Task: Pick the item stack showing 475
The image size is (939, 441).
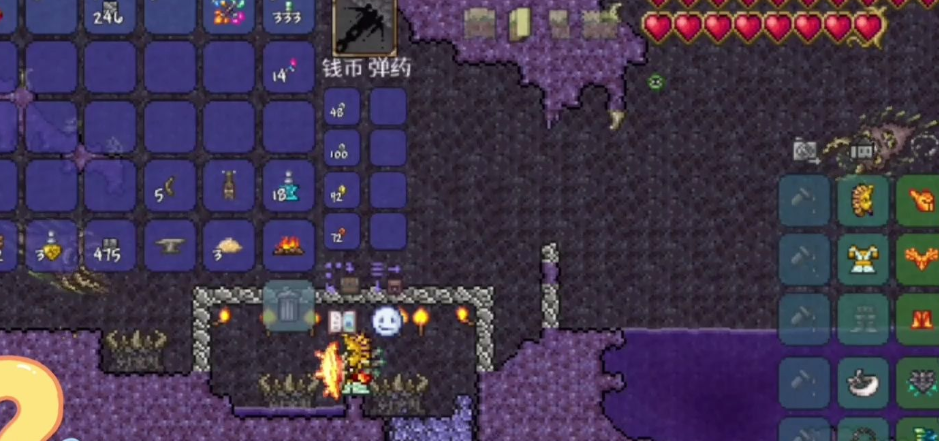Action: click(x=109, y=245)
